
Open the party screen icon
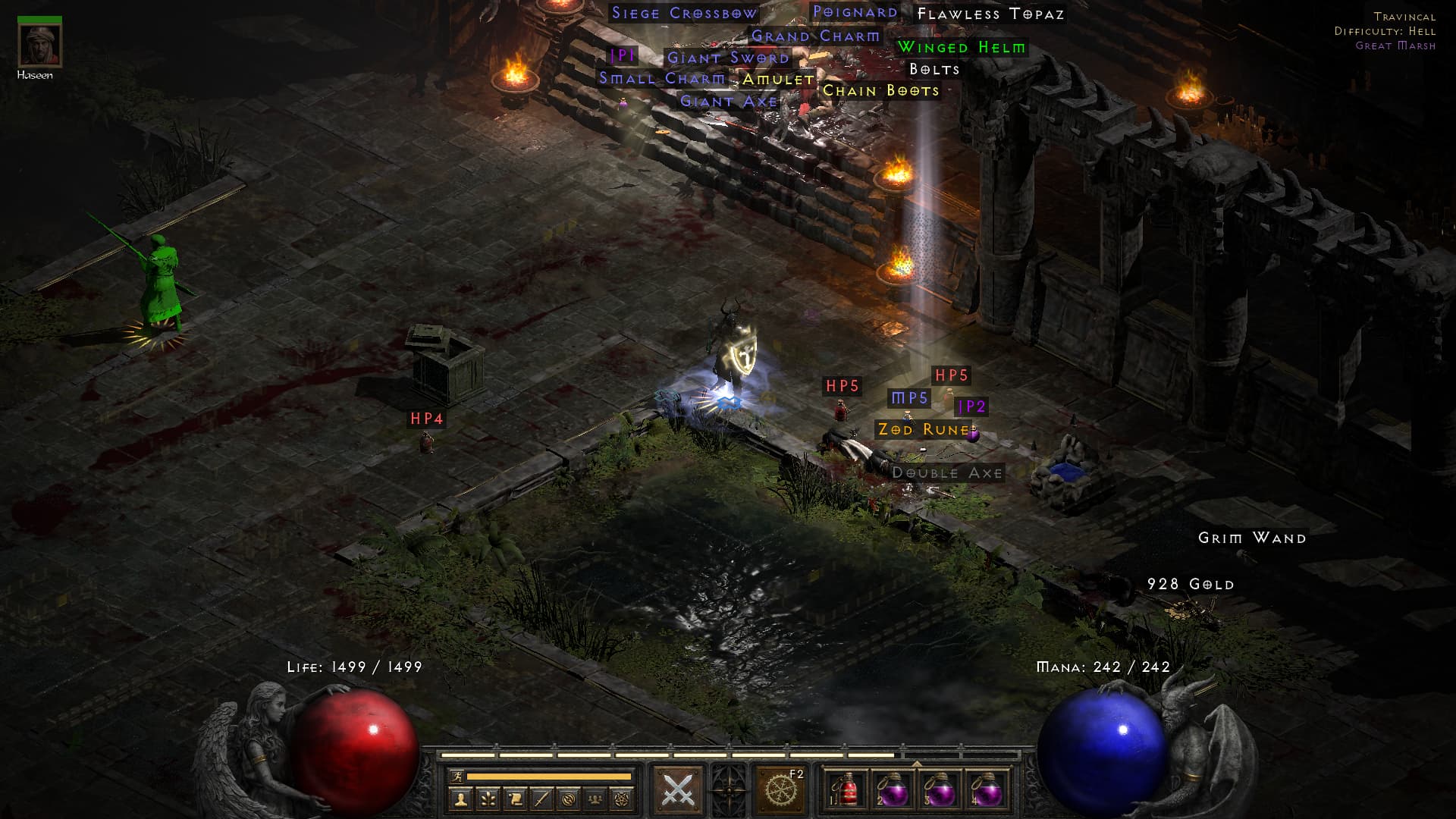[x=596, y=798]
